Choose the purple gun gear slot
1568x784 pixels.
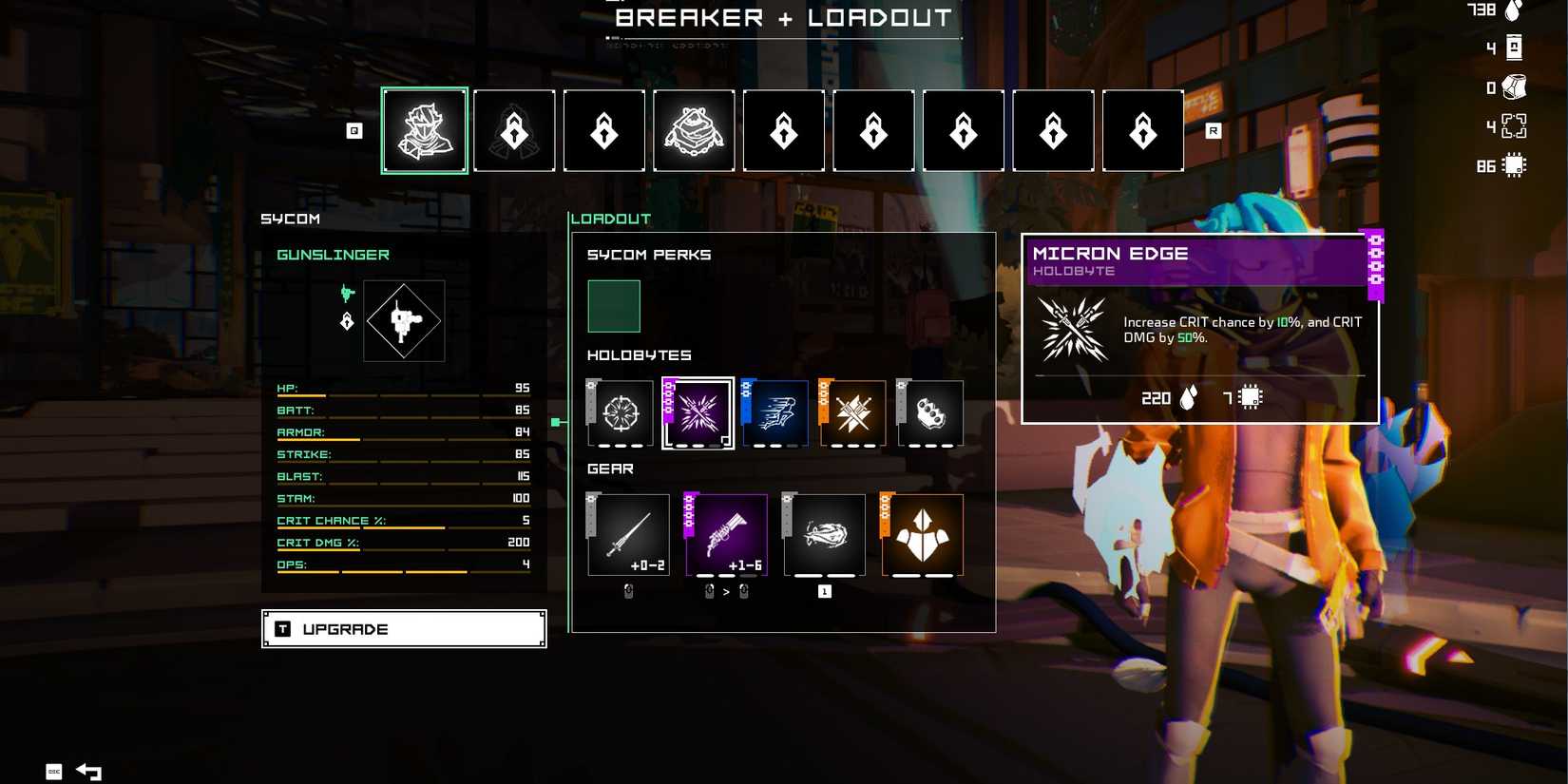point(727,535)
